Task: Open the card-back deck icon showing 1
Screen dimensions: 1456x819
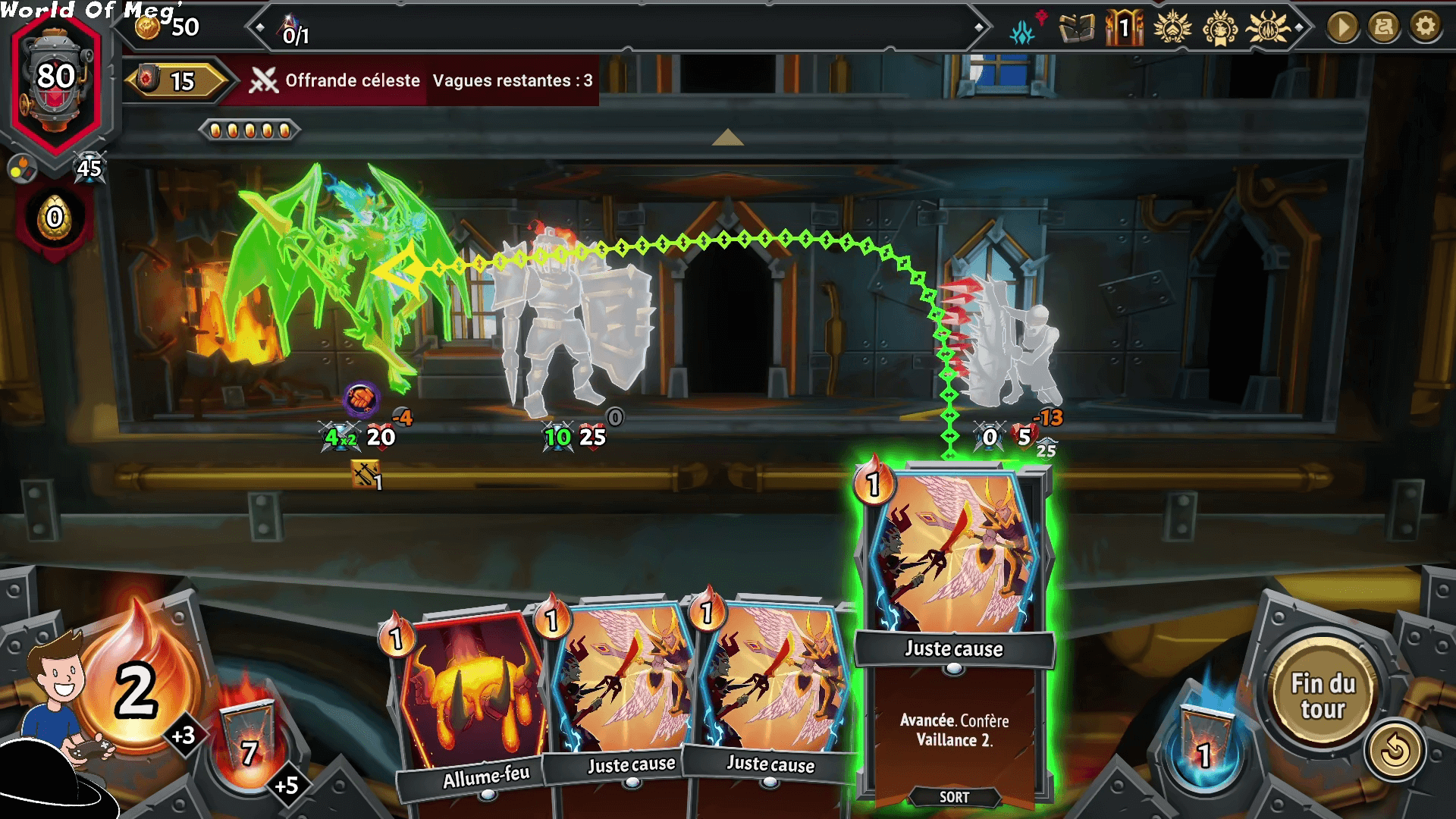Action: 1123,29
